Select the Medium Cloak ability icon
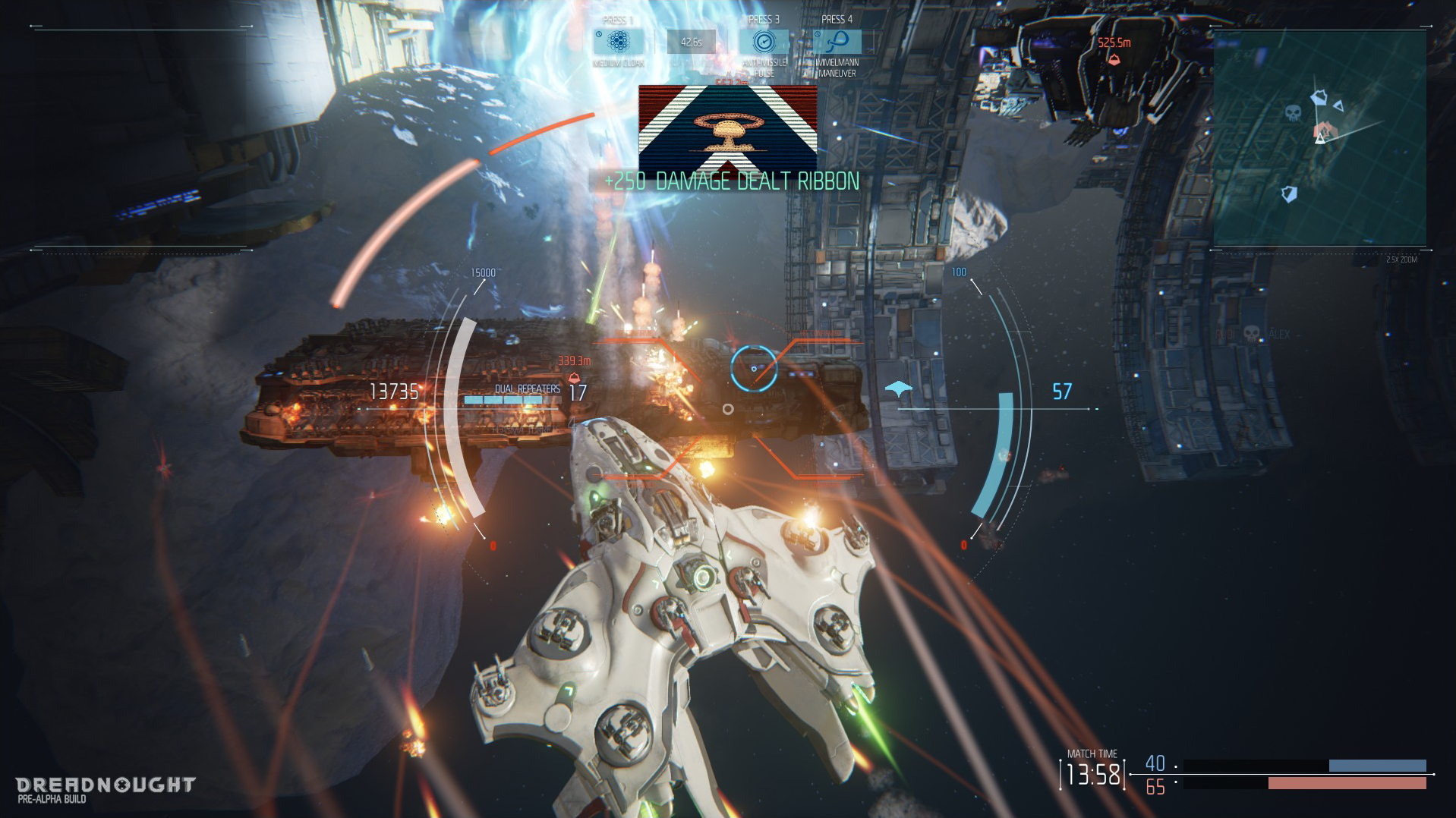Screen dimensions: 1456x818 (x=617, y=42)
